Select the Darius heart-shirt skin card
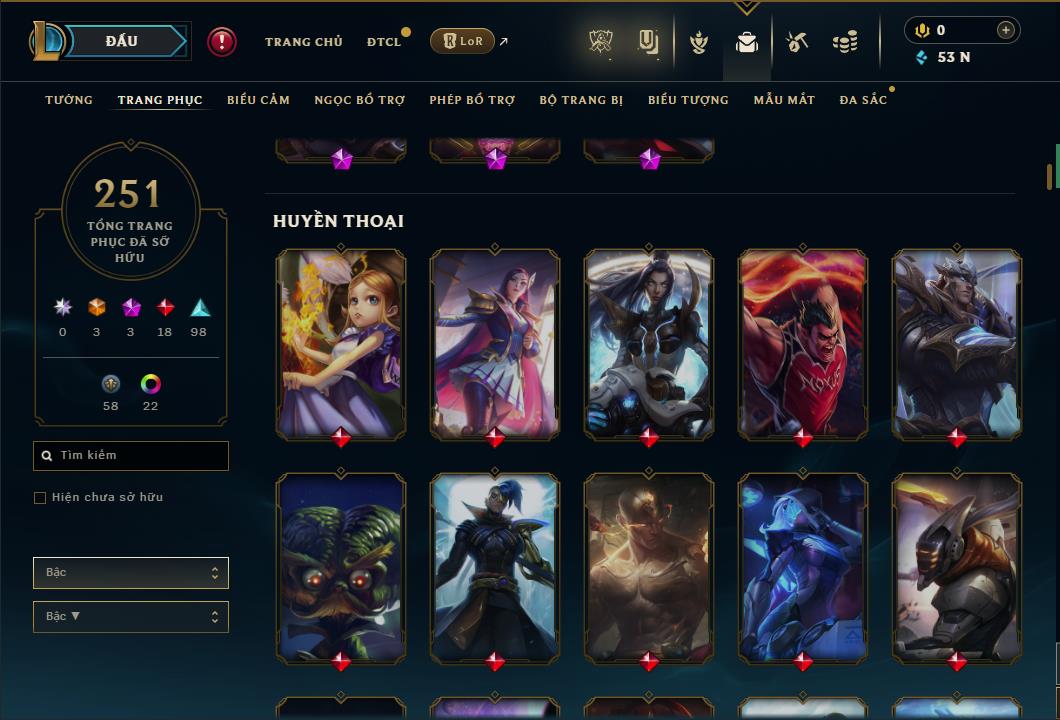1060x720 pixels. click(x=803, y=344)
